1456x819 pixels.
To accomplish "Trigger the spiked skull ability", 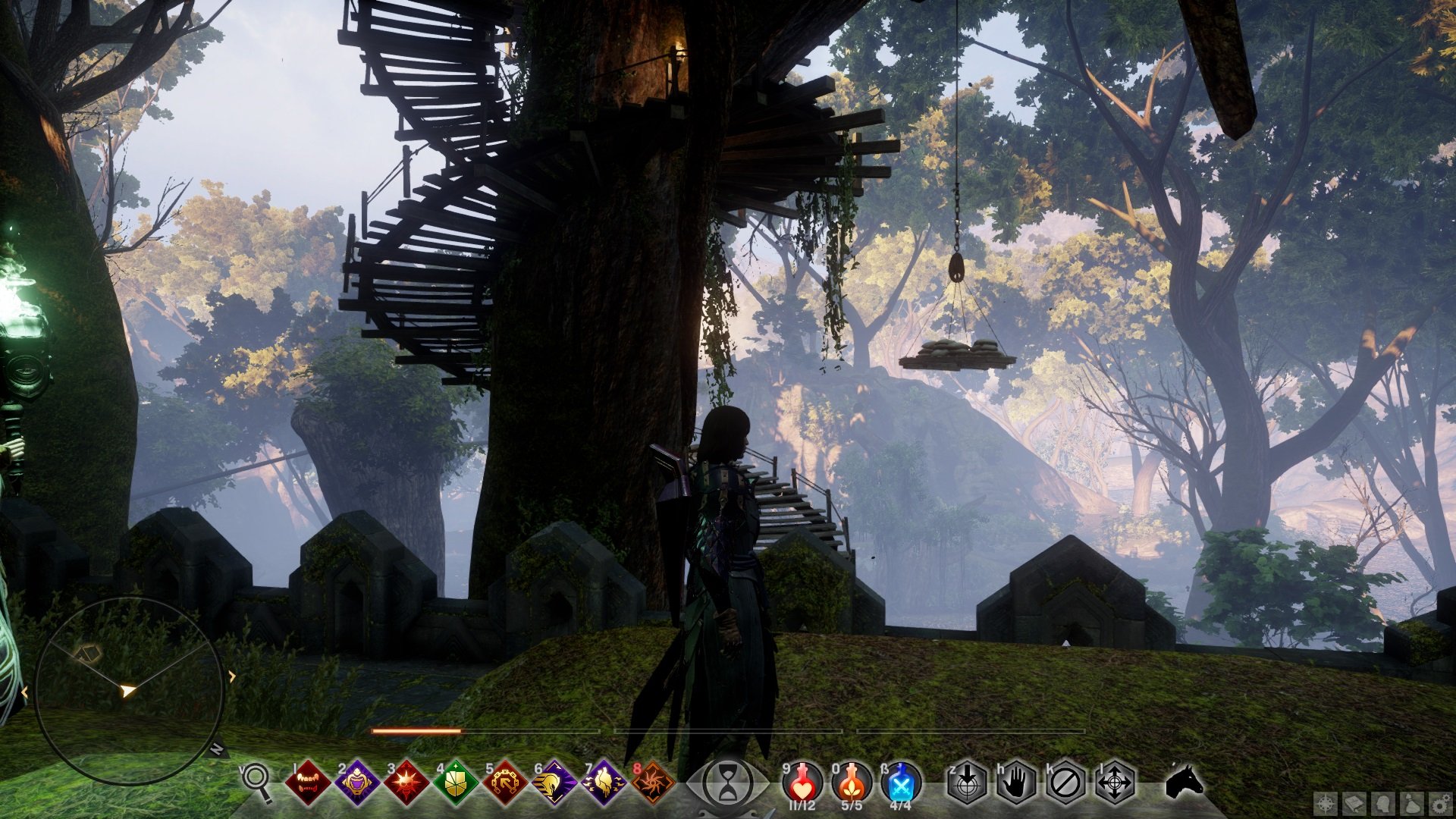I will click(406, 783).
